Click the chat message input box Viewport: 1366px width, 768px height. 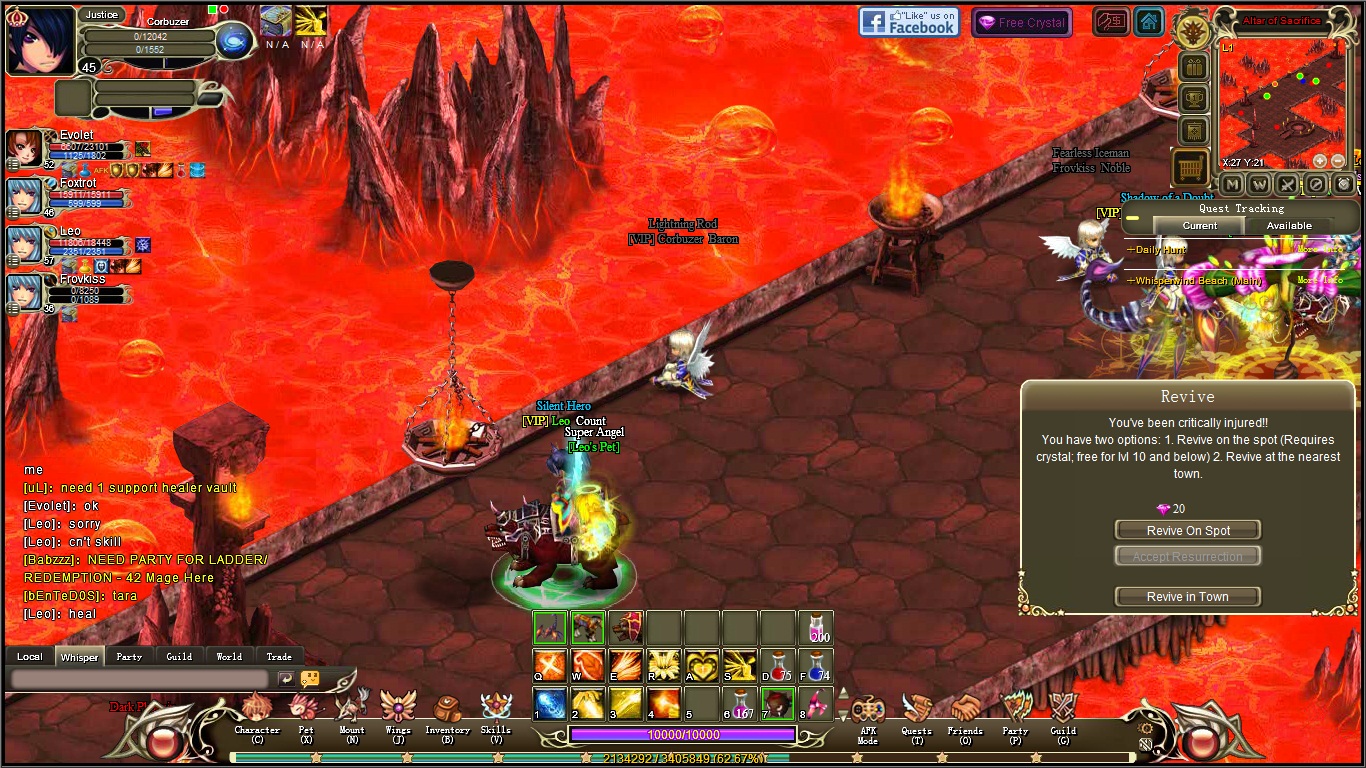pos(140,678)
